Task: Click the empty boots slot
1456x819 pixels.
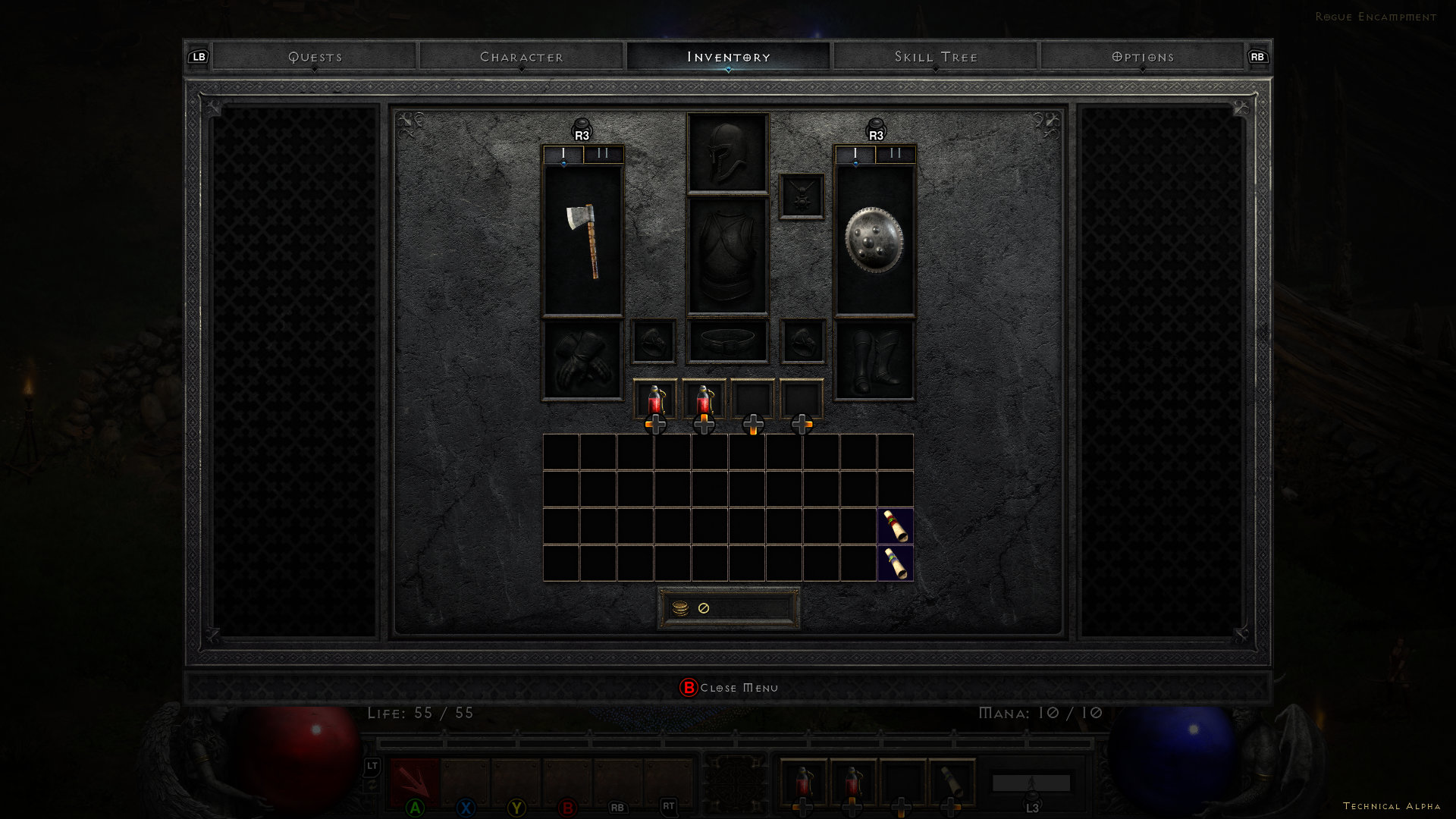Action: click(874, 359)
